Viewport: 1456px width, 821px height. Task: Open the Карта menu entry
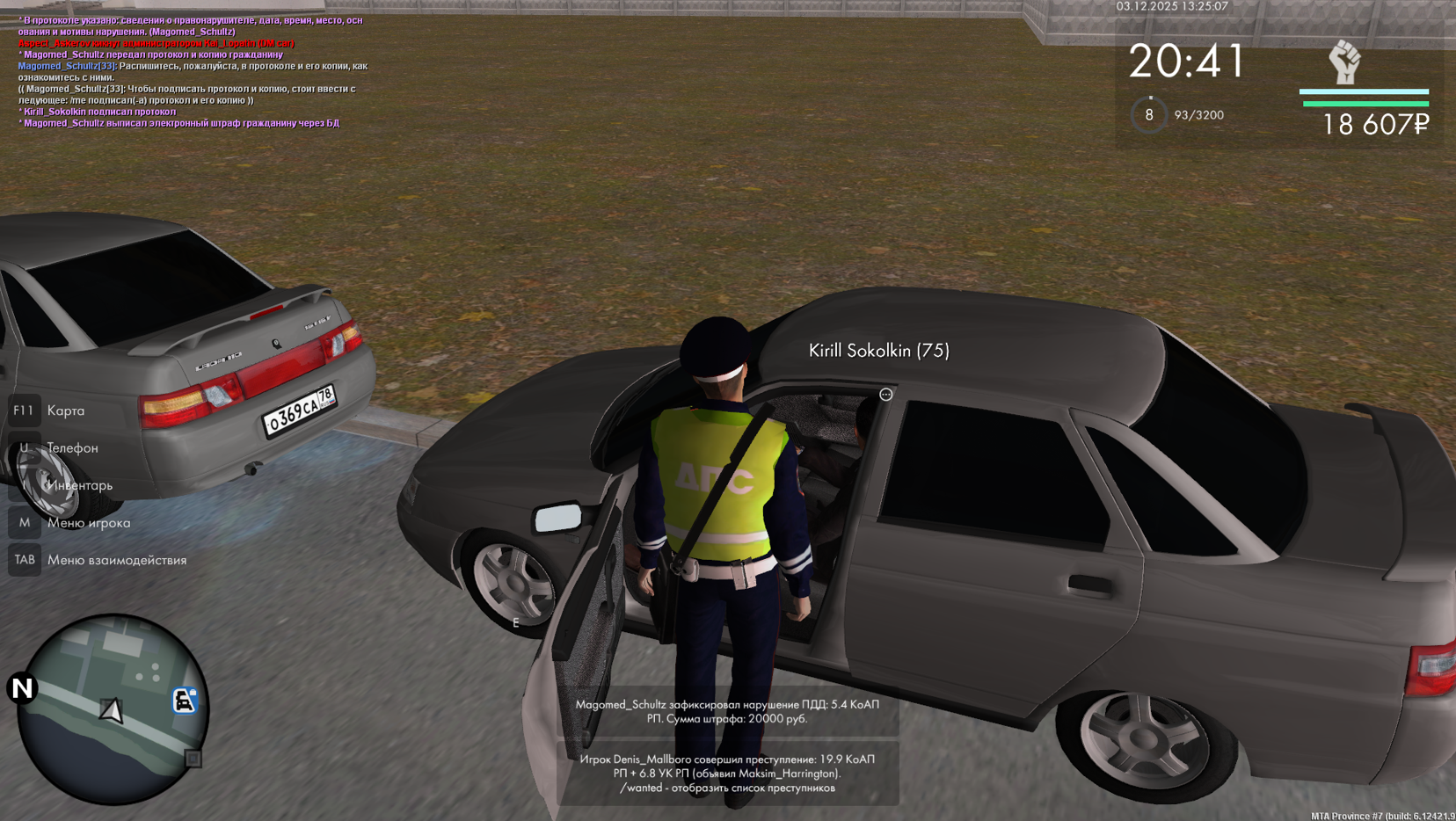65,410
